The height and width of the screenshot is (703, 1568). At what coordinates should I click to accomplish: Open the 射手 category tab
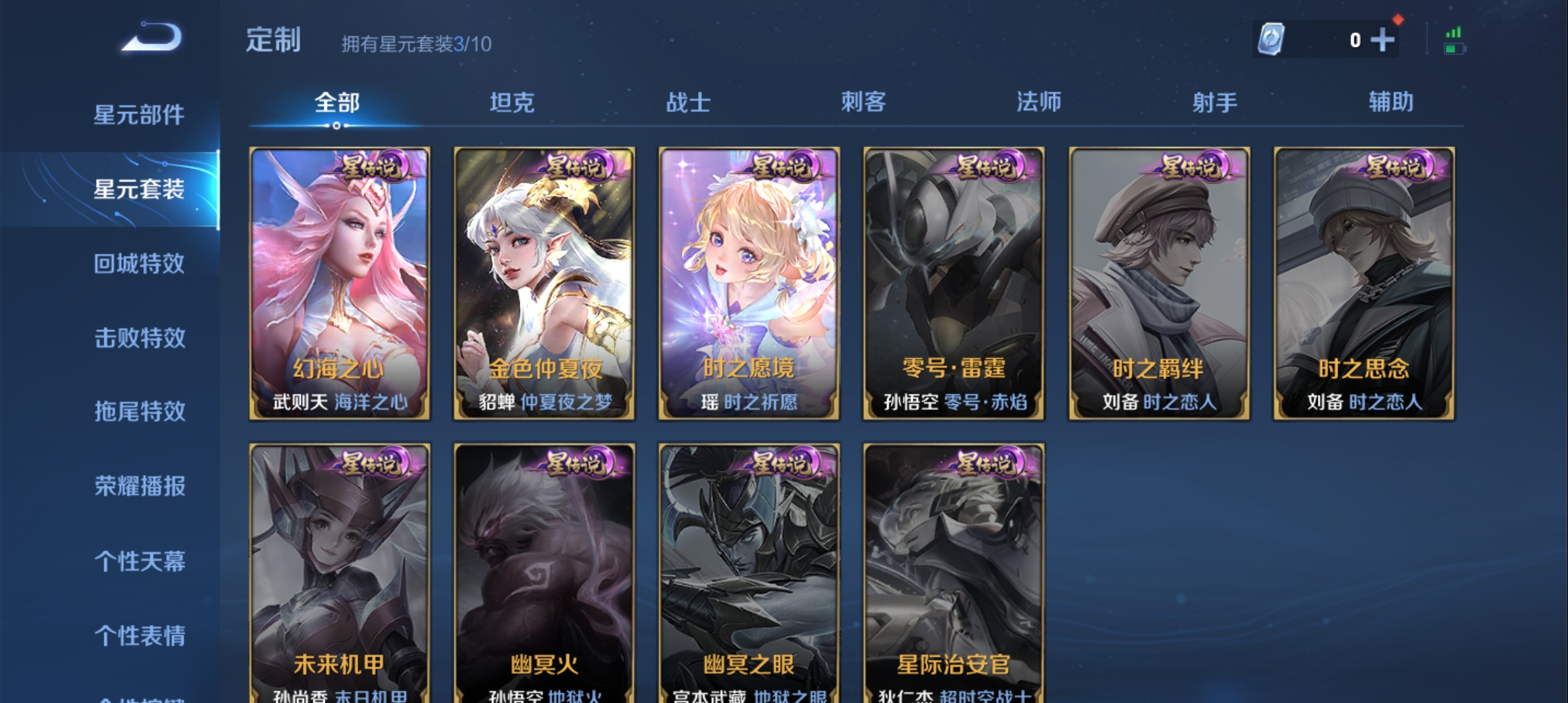(1215, 102)
